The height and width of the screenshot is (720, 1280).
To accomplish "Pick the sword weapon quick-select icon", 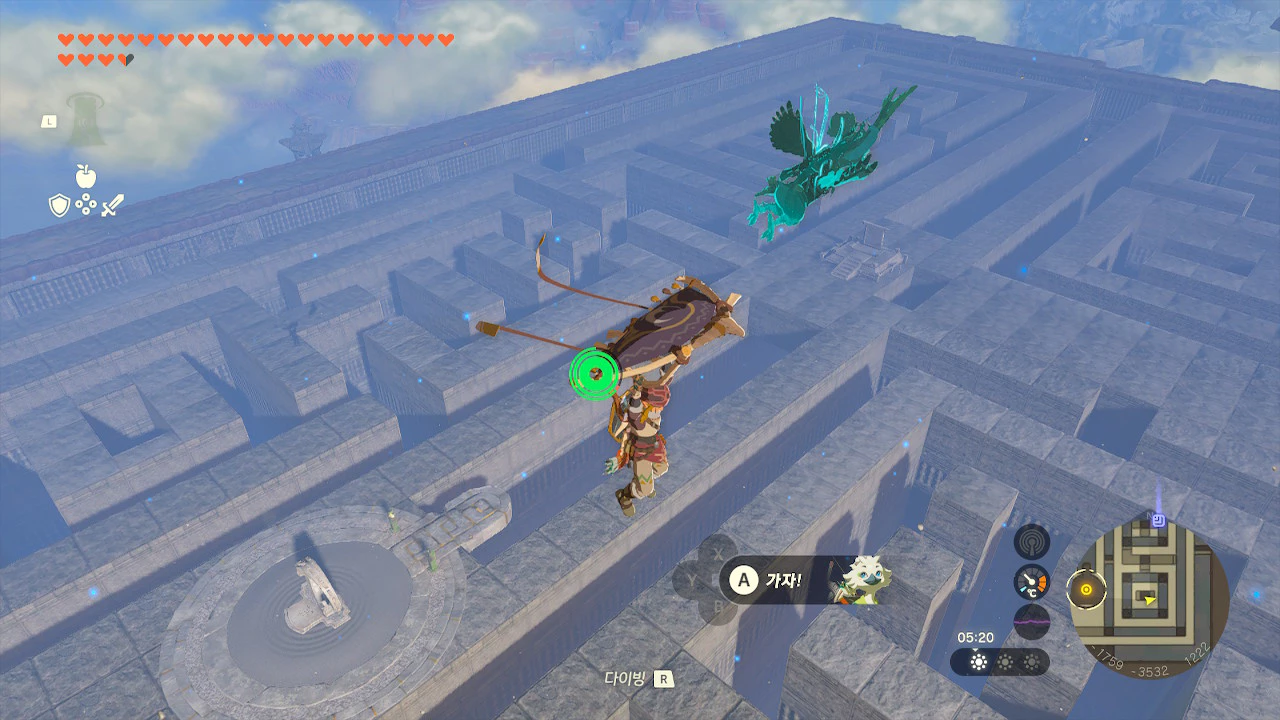I will [113, 206].
